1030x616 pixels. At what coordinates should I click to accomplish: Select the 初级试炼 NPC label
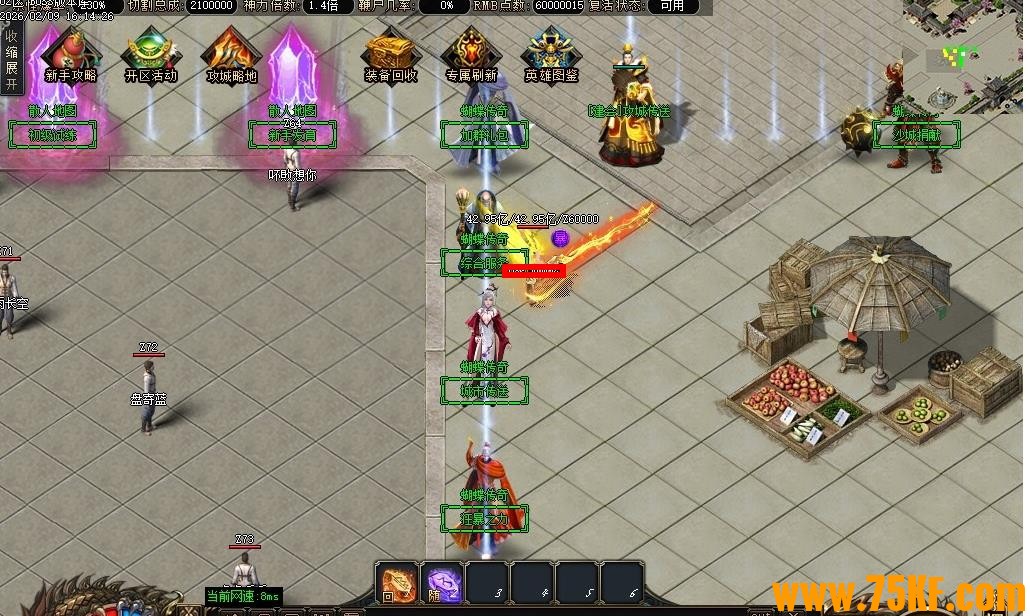[52, 135]
